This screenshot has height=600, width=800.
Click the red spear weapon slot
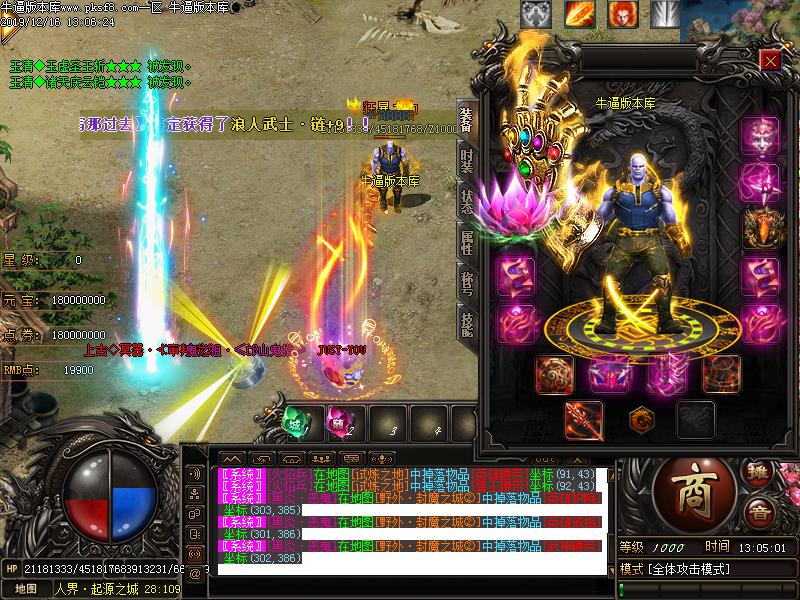point(583,420)
